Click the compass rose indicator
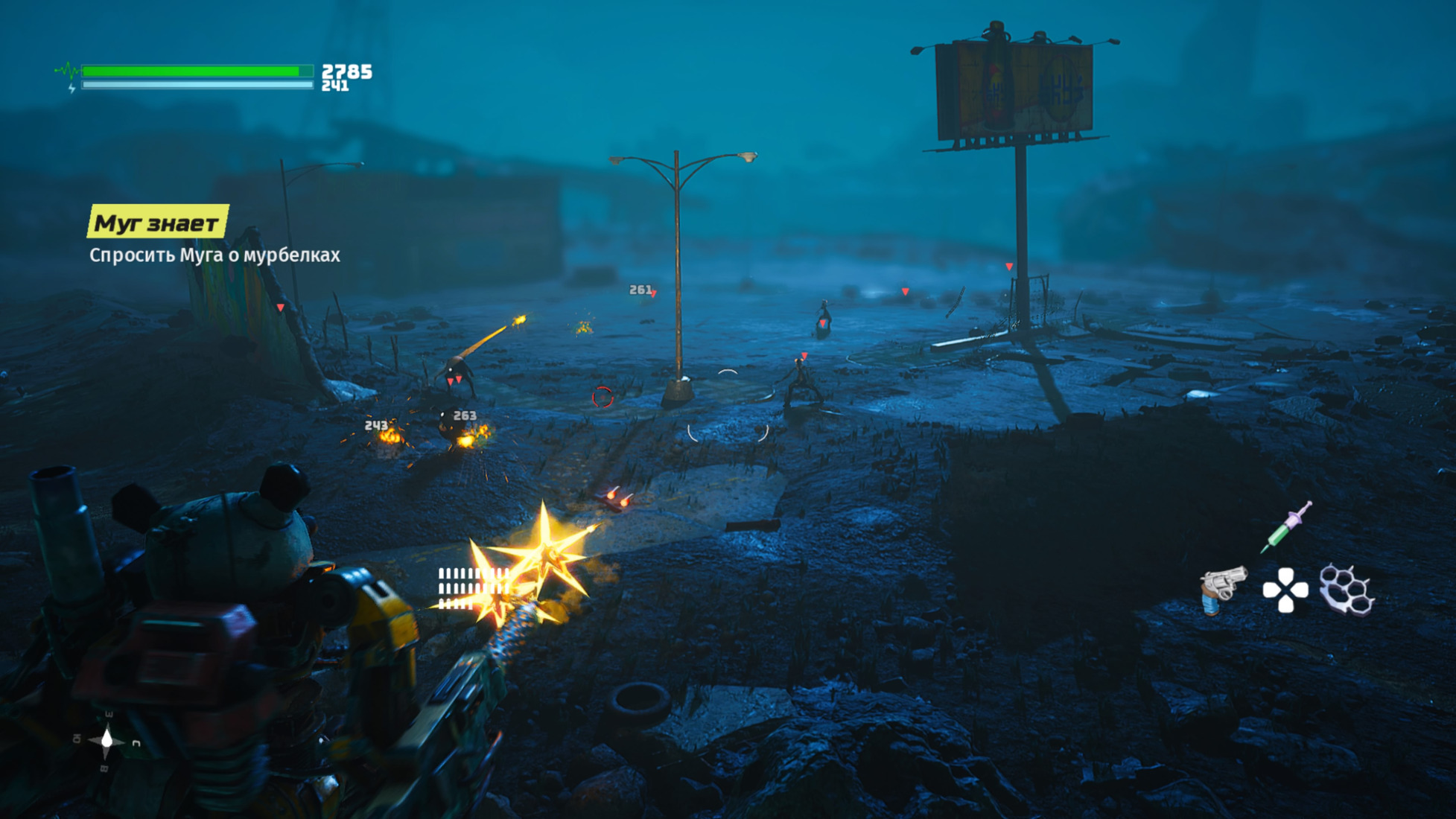 tap(107, 739)
